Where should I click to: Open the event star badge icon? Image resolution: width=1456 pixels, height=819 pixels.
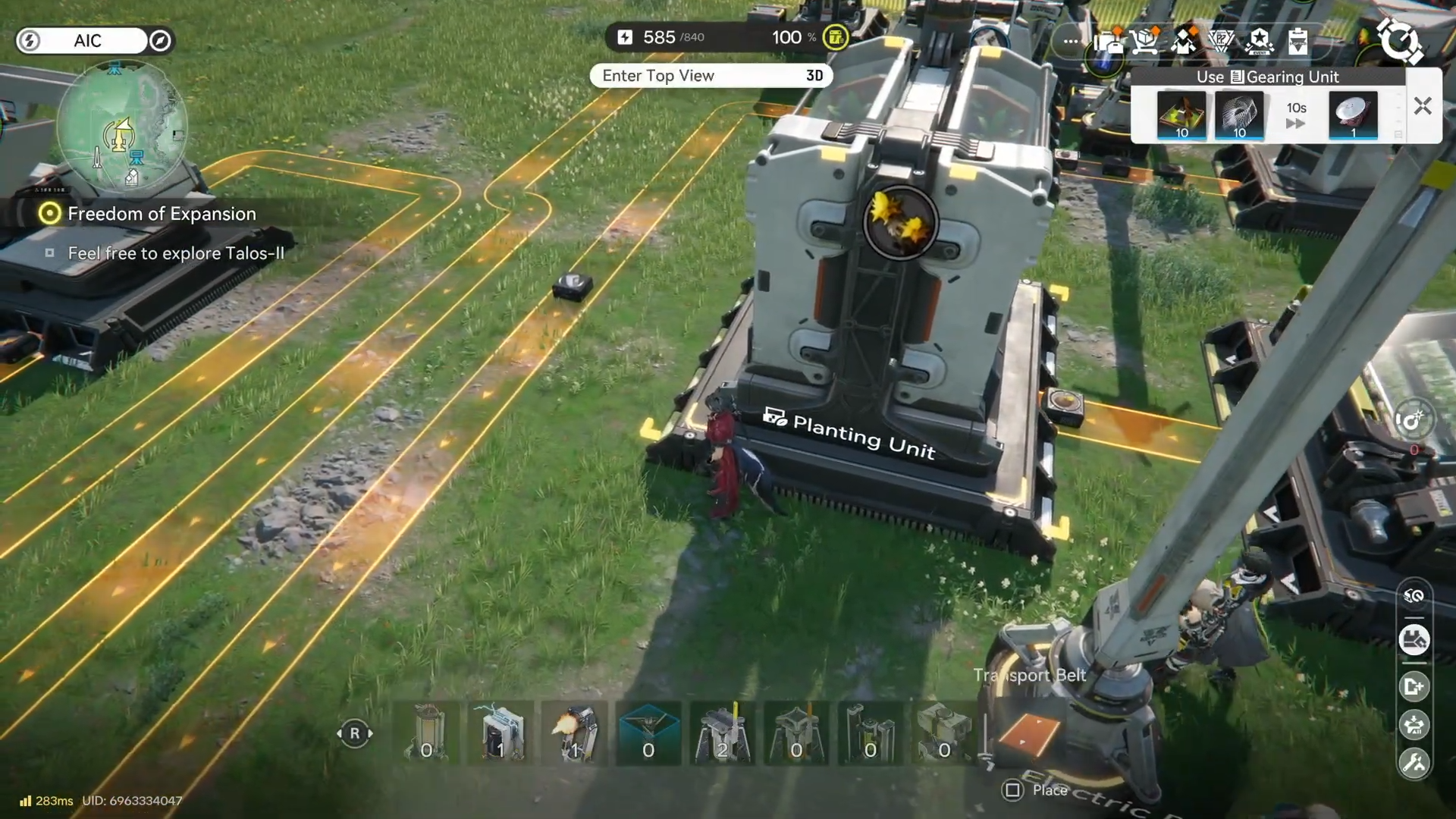point(1259,41)
